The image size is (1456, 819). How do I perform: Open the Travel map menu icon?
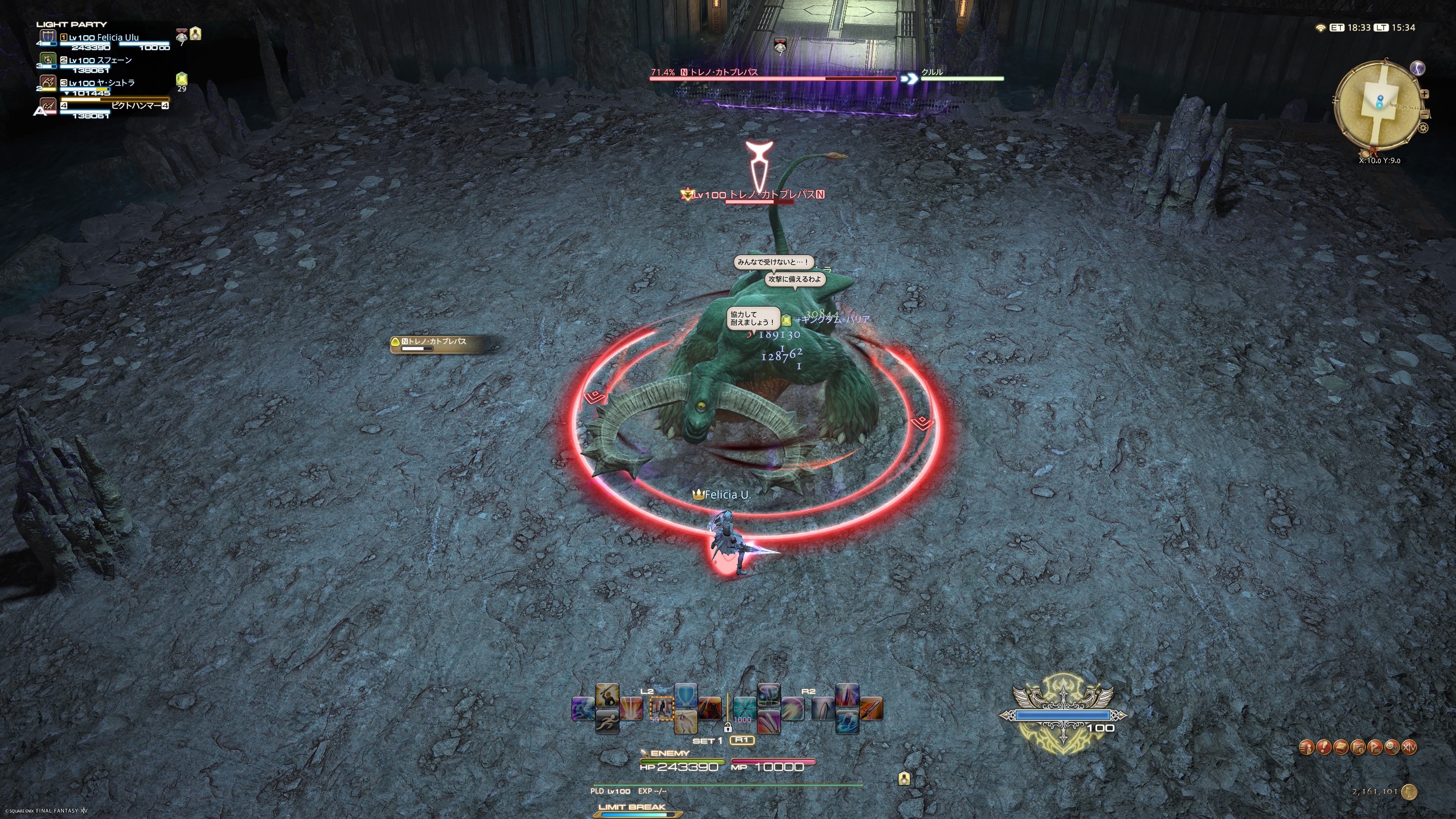point(1358,747)
